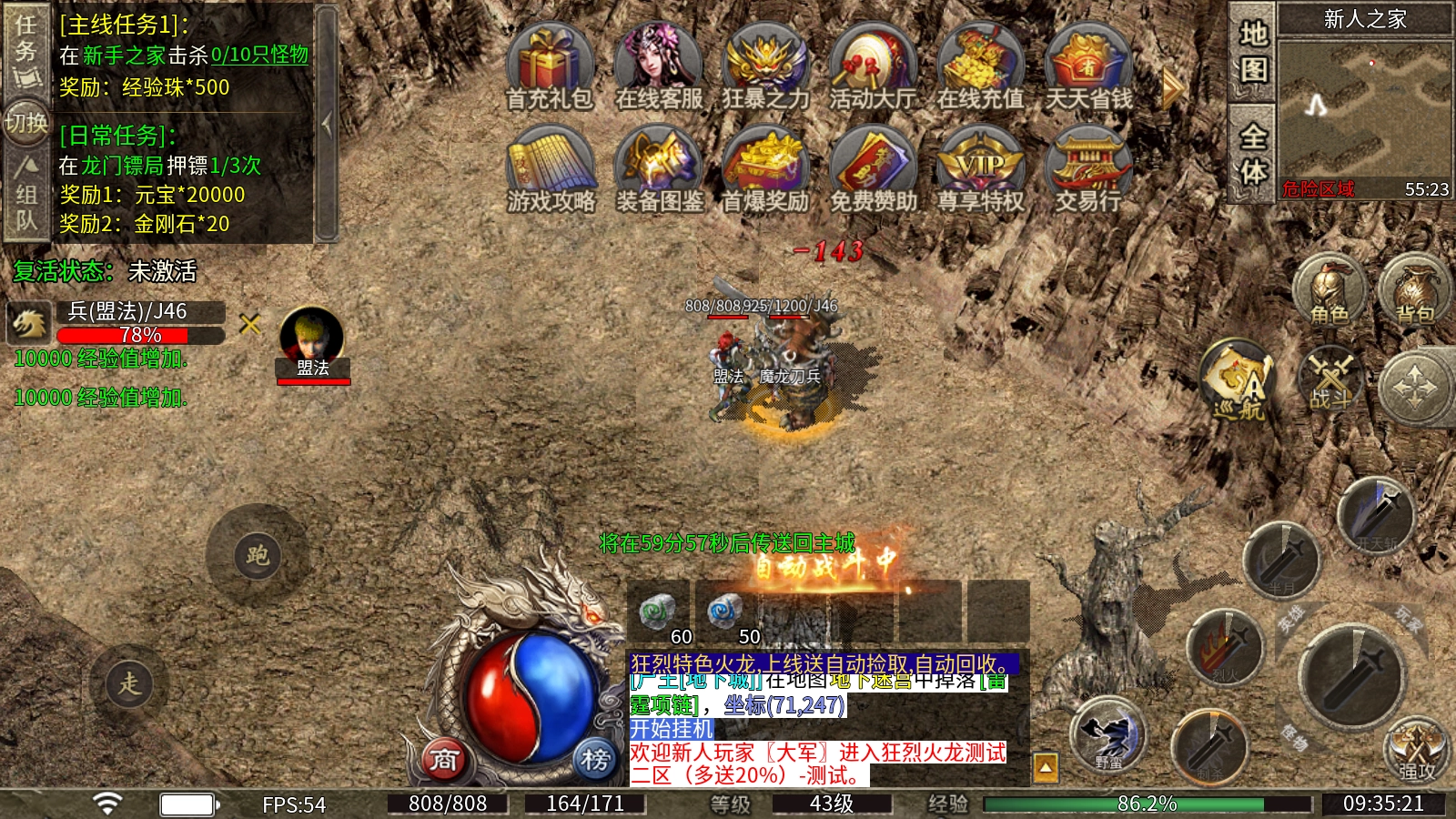Open the 装备图鉴 equipment codex
Screen dimensions: 1456x819
[x=659, y=171]
